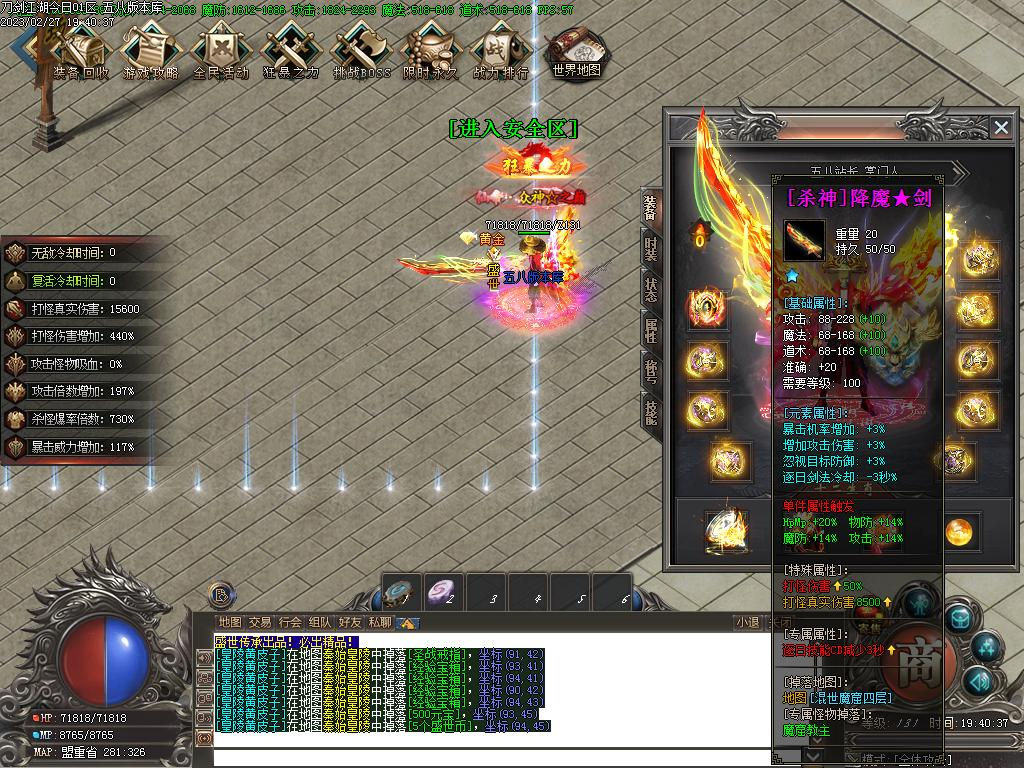Switch to the 状态 status tab
This screenshot has width=1024, height=768.
tap(651, 288)
